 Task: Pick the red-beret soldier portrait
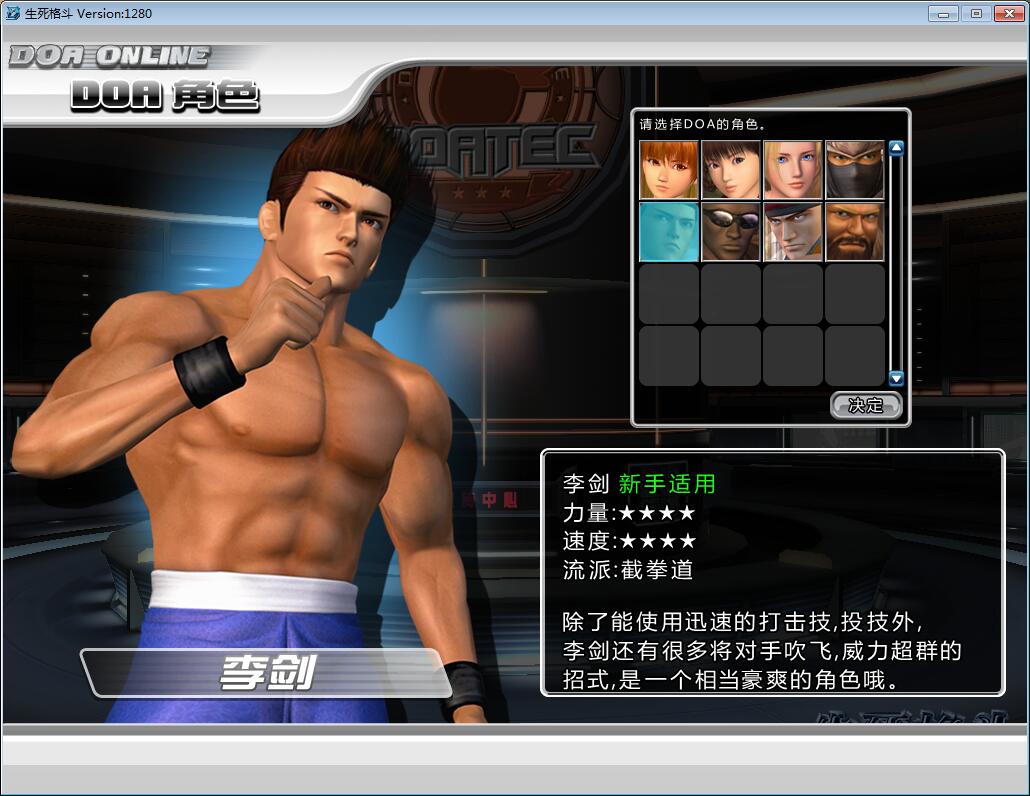tap(793, 232)
